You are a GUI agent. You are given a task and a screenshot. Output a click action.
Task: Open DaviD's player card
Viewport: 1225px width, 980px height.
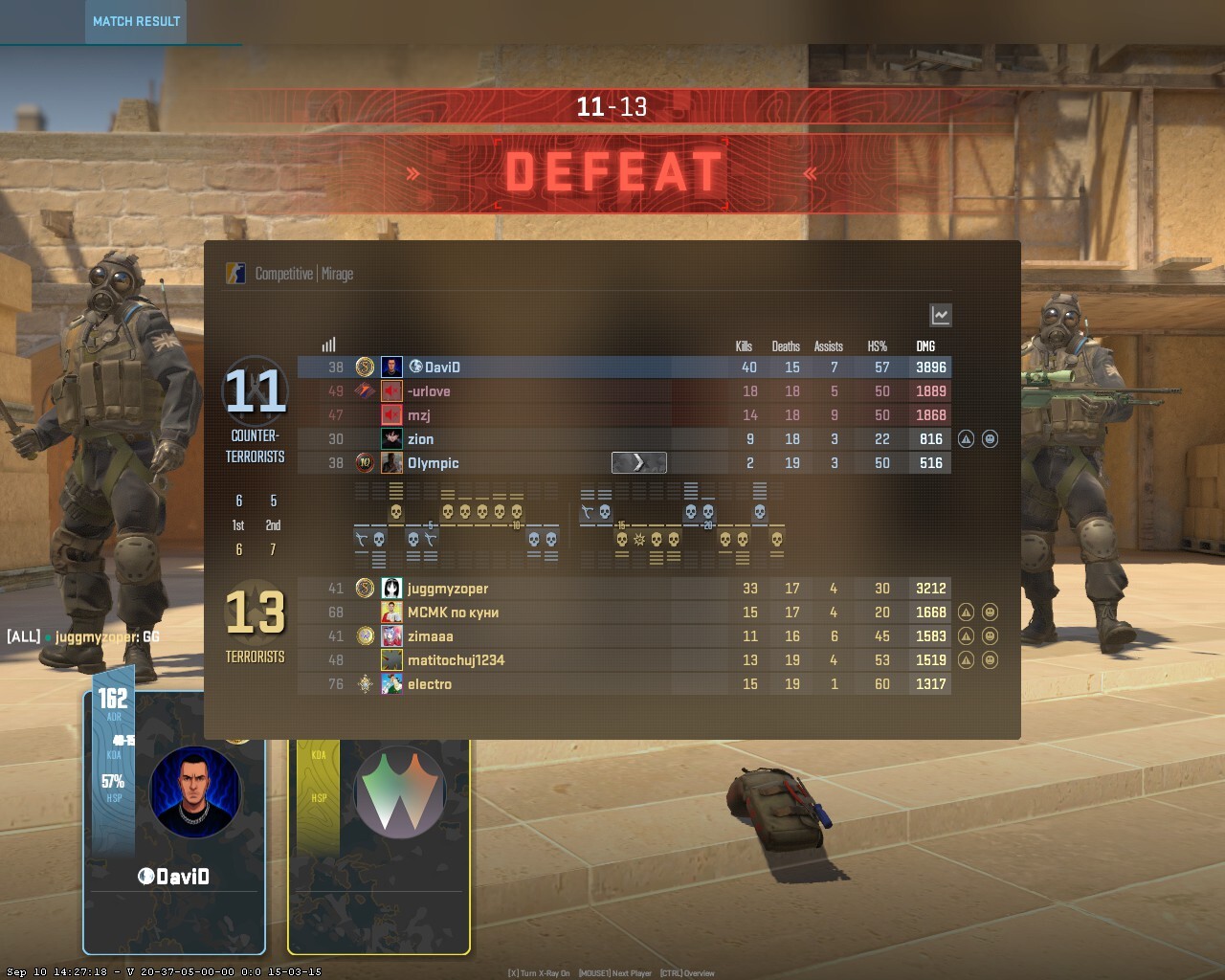click(x=174, y=823)
